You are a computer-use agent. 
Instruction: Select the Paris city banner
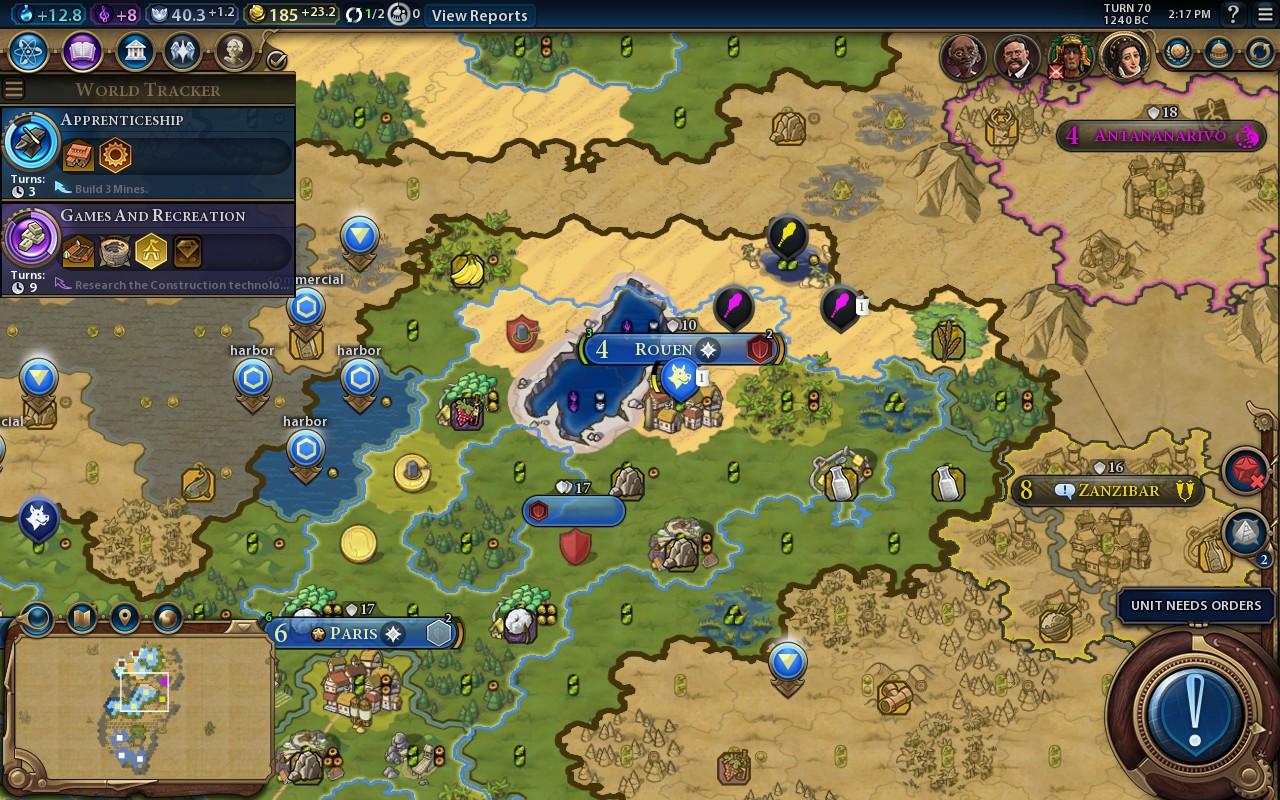[354, 633]
